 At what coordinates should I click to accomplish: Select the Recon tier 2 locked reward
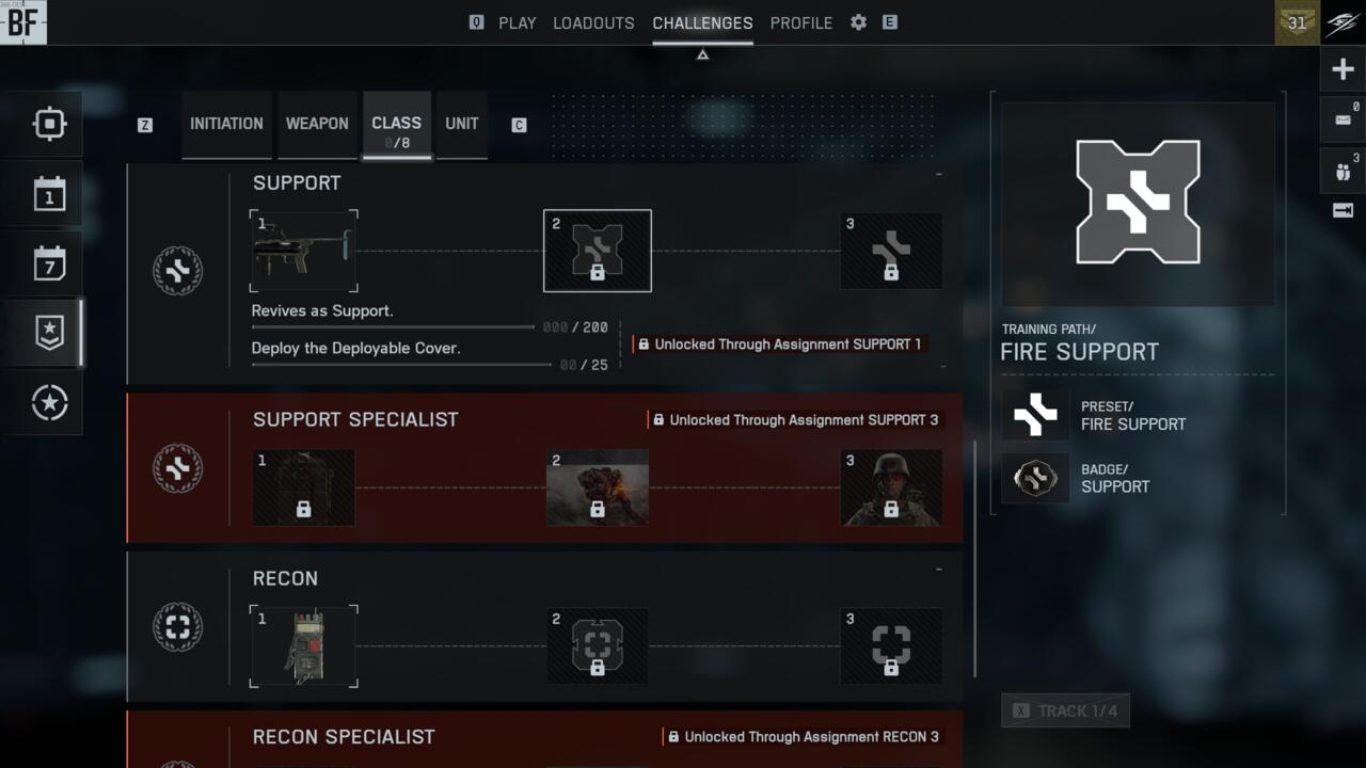coord(597,646)
